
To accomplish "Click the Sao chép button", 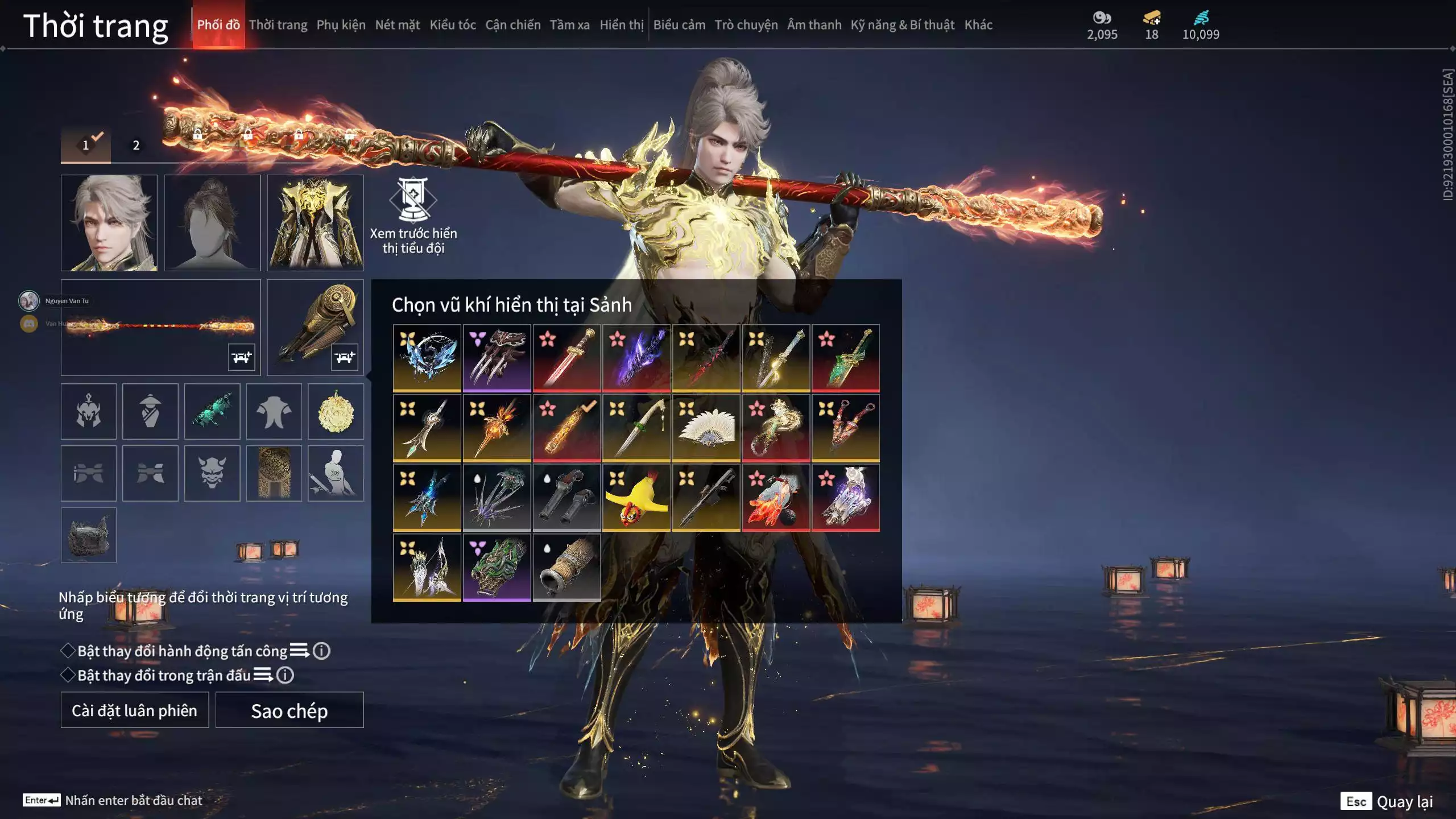I will point(289,710).
